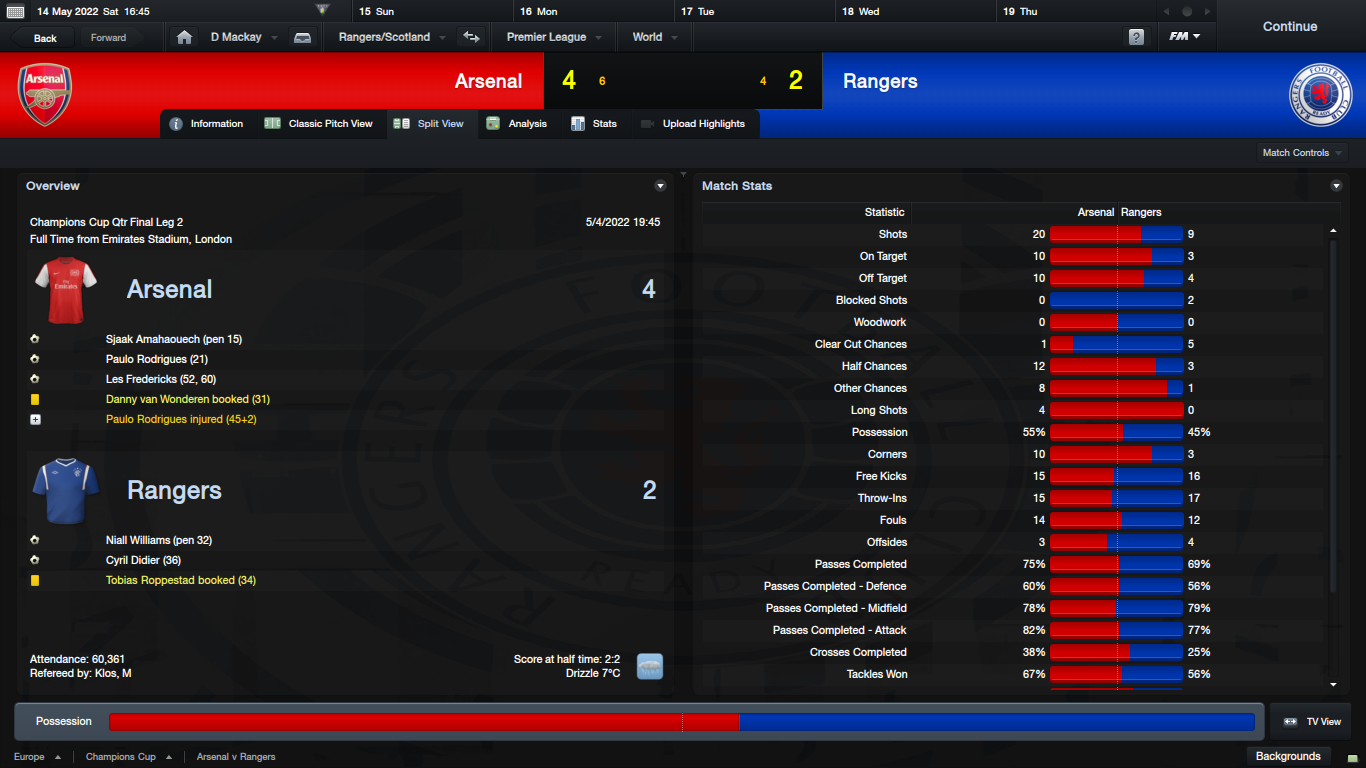Open the Rangers/Scotland menu
This screenshot has height=768, width=1366.
click(384, 37)
